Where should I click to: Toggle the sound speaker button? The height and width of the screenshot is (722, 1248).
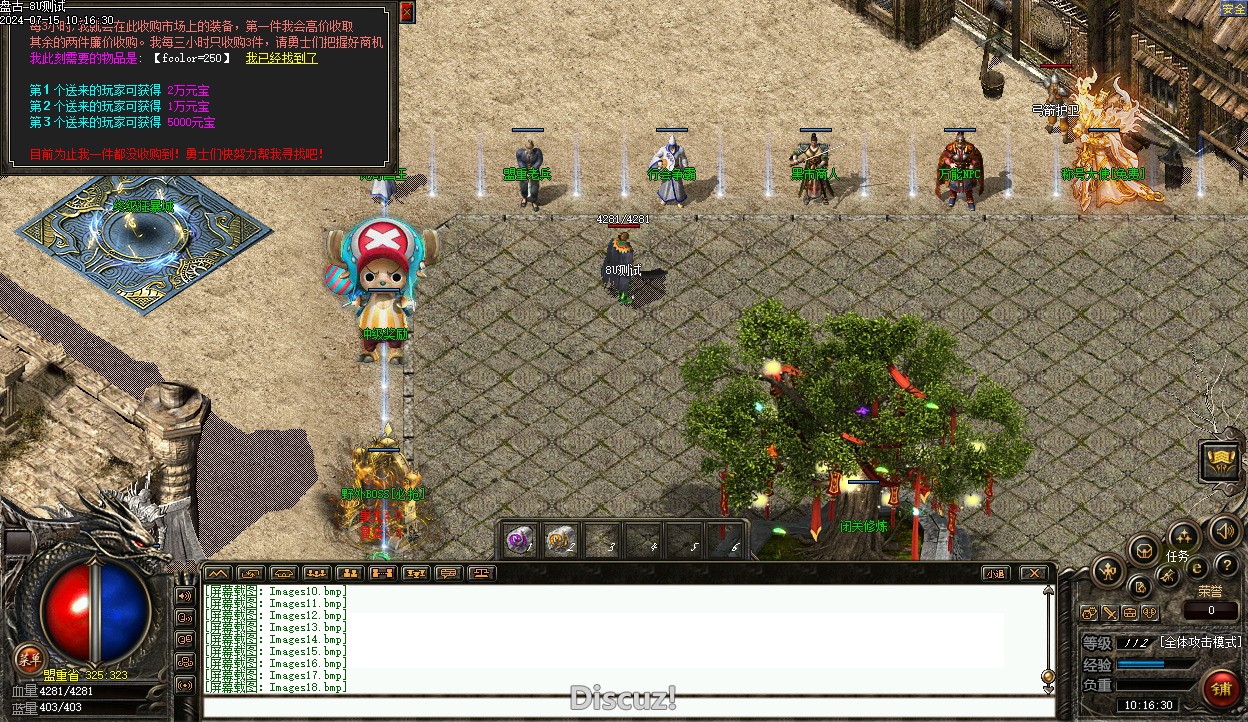pos(1225,530)
